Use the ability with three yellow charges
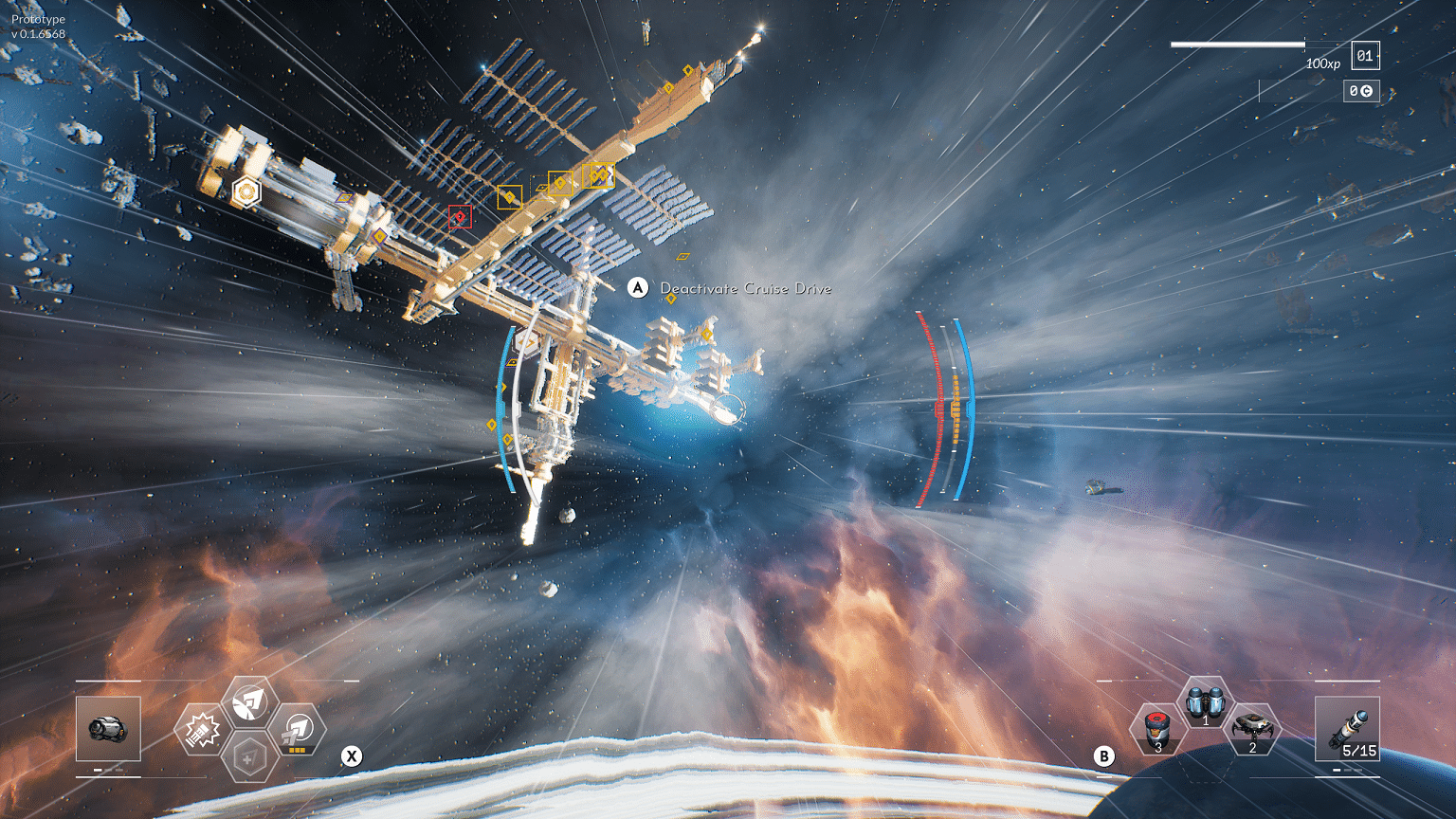 pos(298,730)
